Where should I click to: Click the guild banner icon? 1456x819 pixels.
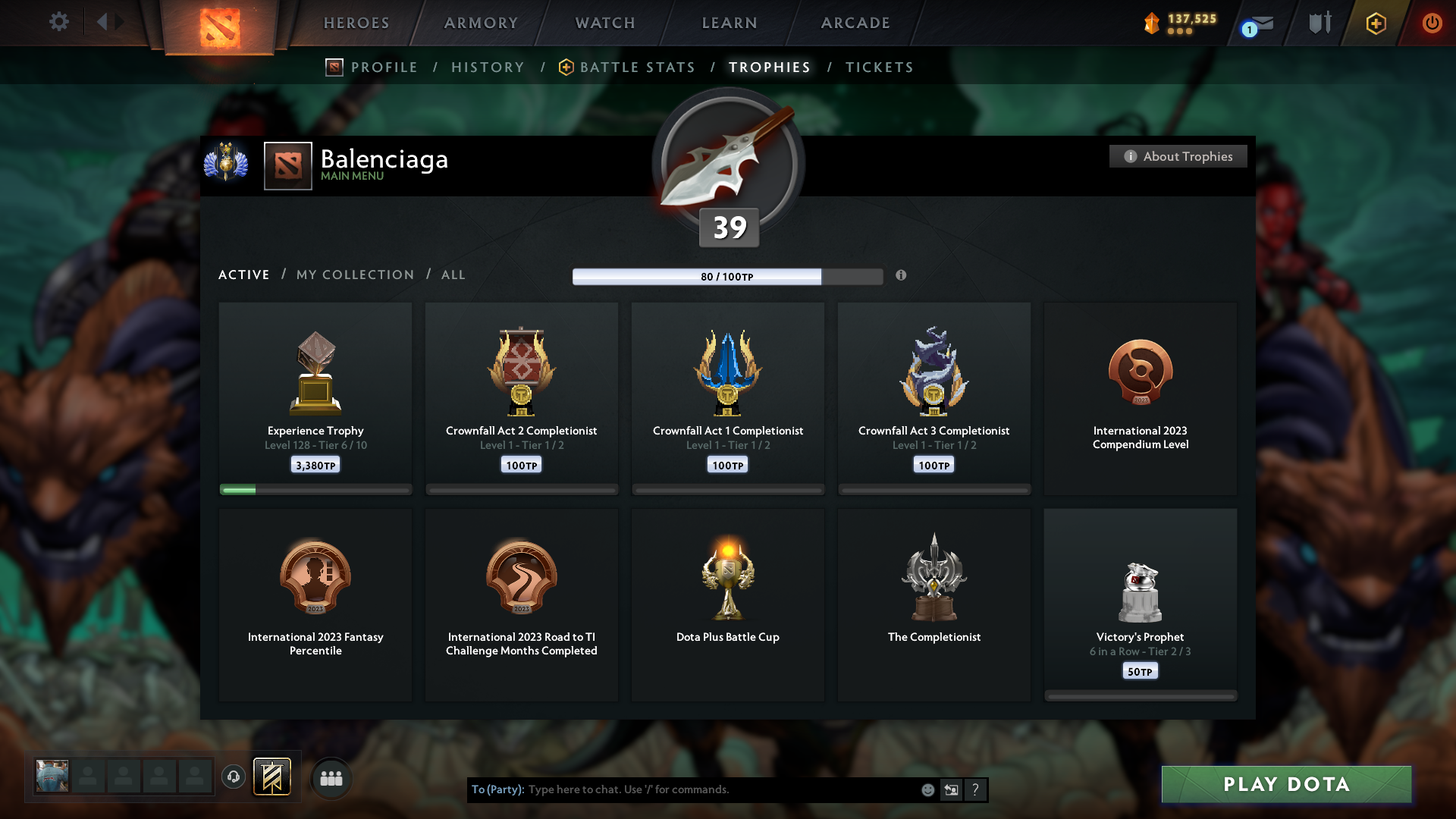(273, 777)
